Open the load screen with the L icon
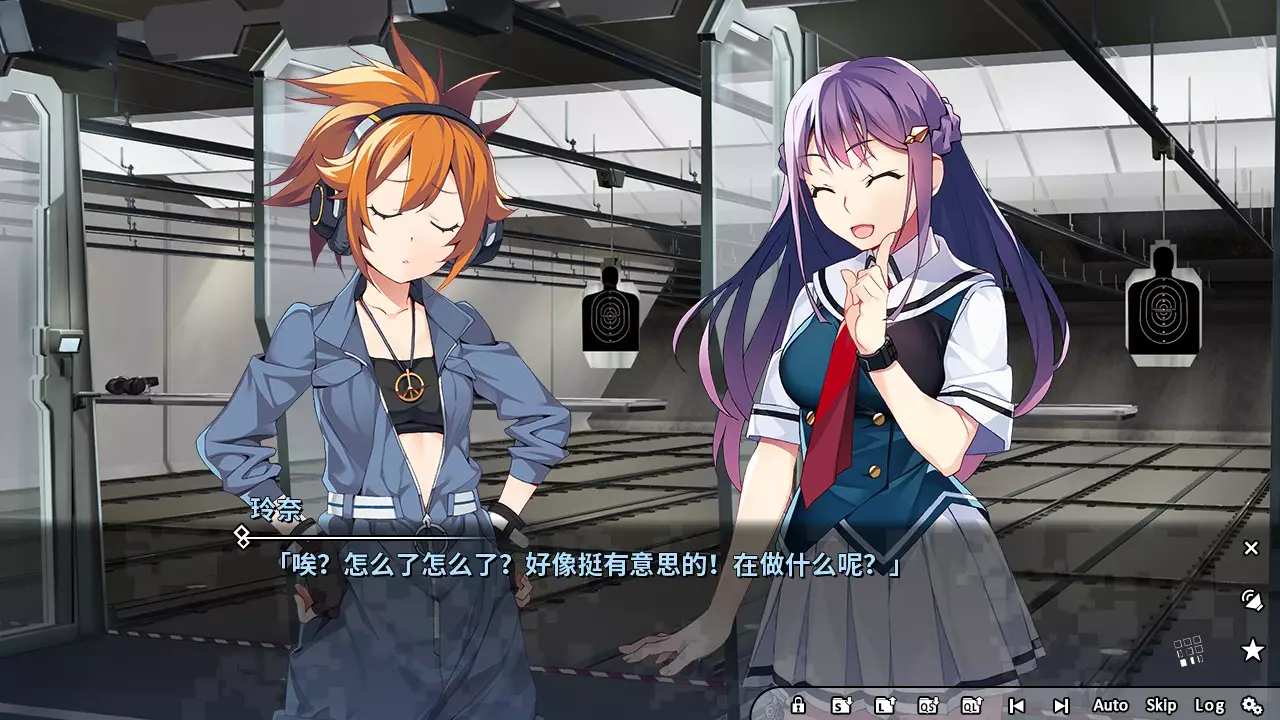This screenshot has height=720, width=1280. [x=885, y=705]
